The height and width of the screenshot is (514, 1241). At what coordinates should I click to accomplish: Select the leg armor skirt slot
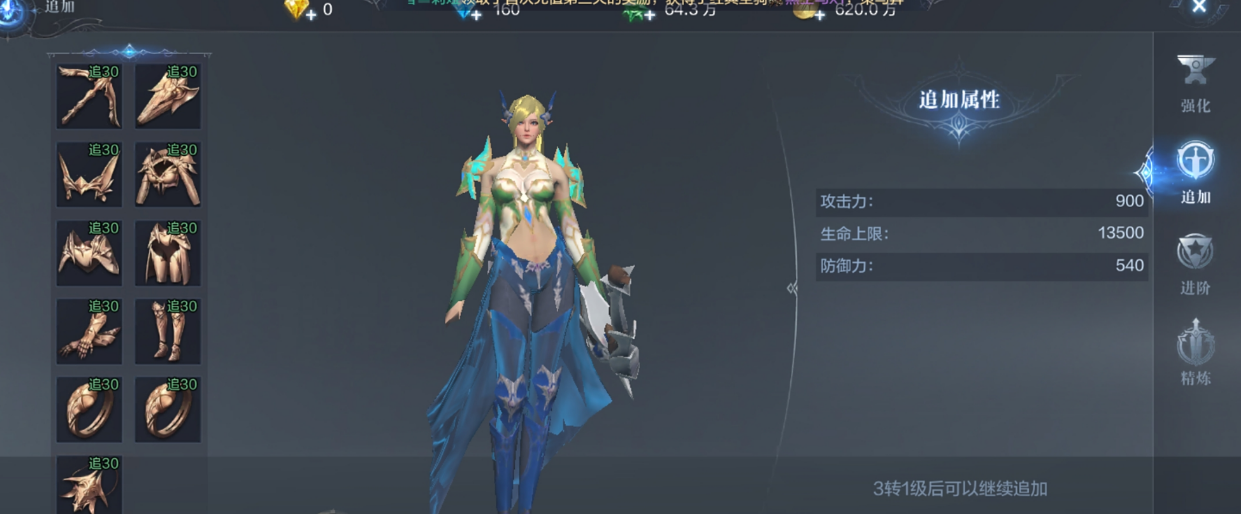click(167, 253)
